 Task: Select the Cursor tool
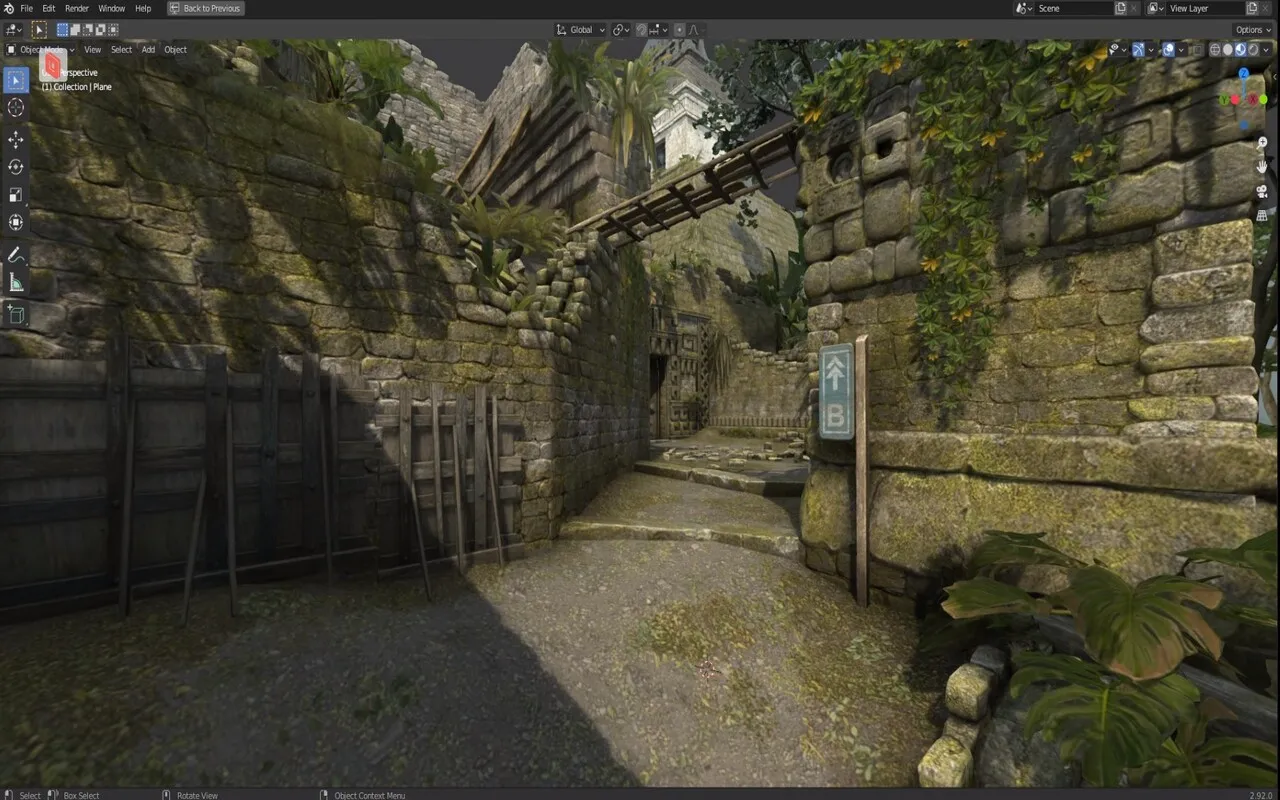pos(15,108)
